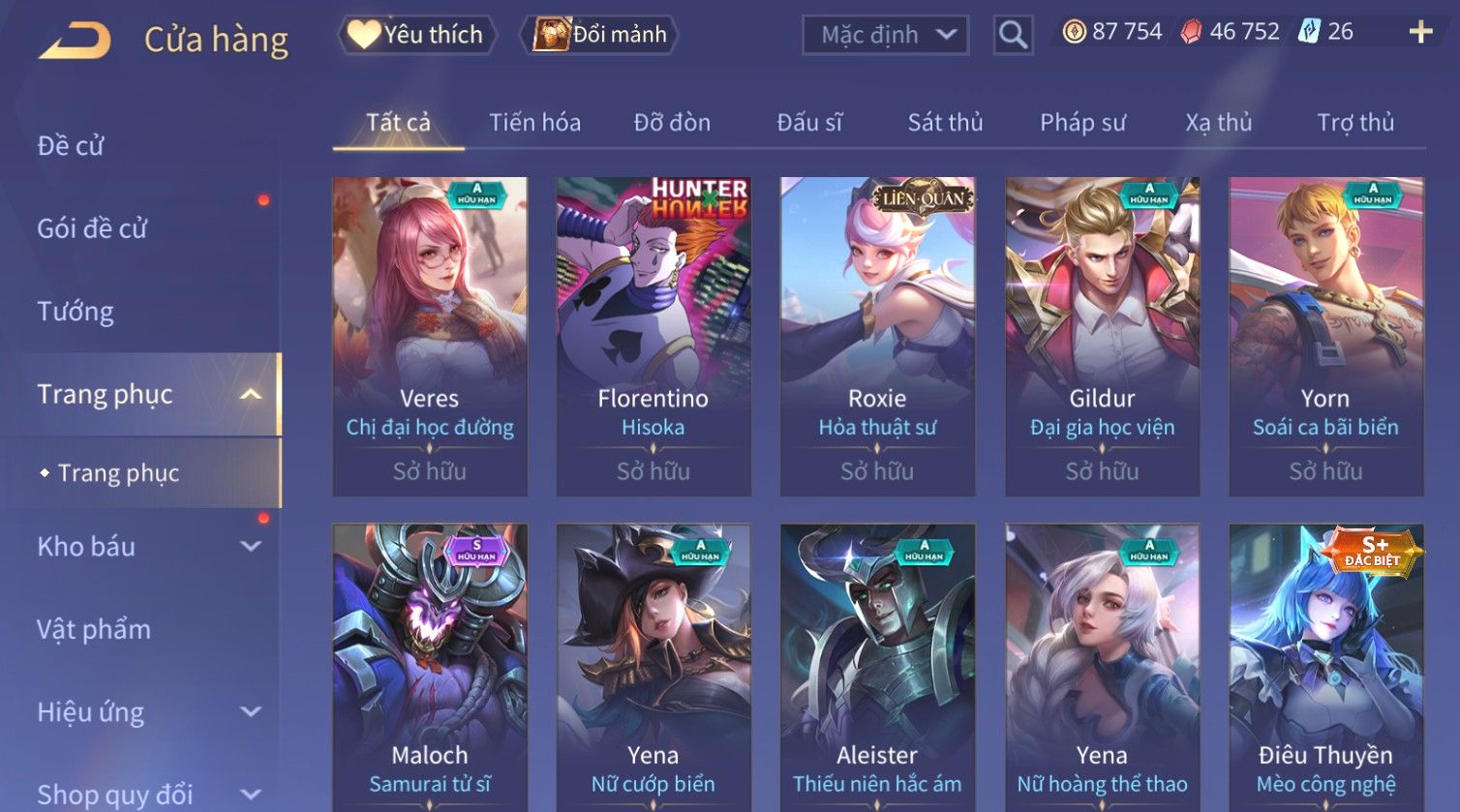Image resolution: width=1460 pixels, height=812 pixels.
Task: Switch to the Tiến hóa tab
Action: pyautogui.click(x=534, y=123)
